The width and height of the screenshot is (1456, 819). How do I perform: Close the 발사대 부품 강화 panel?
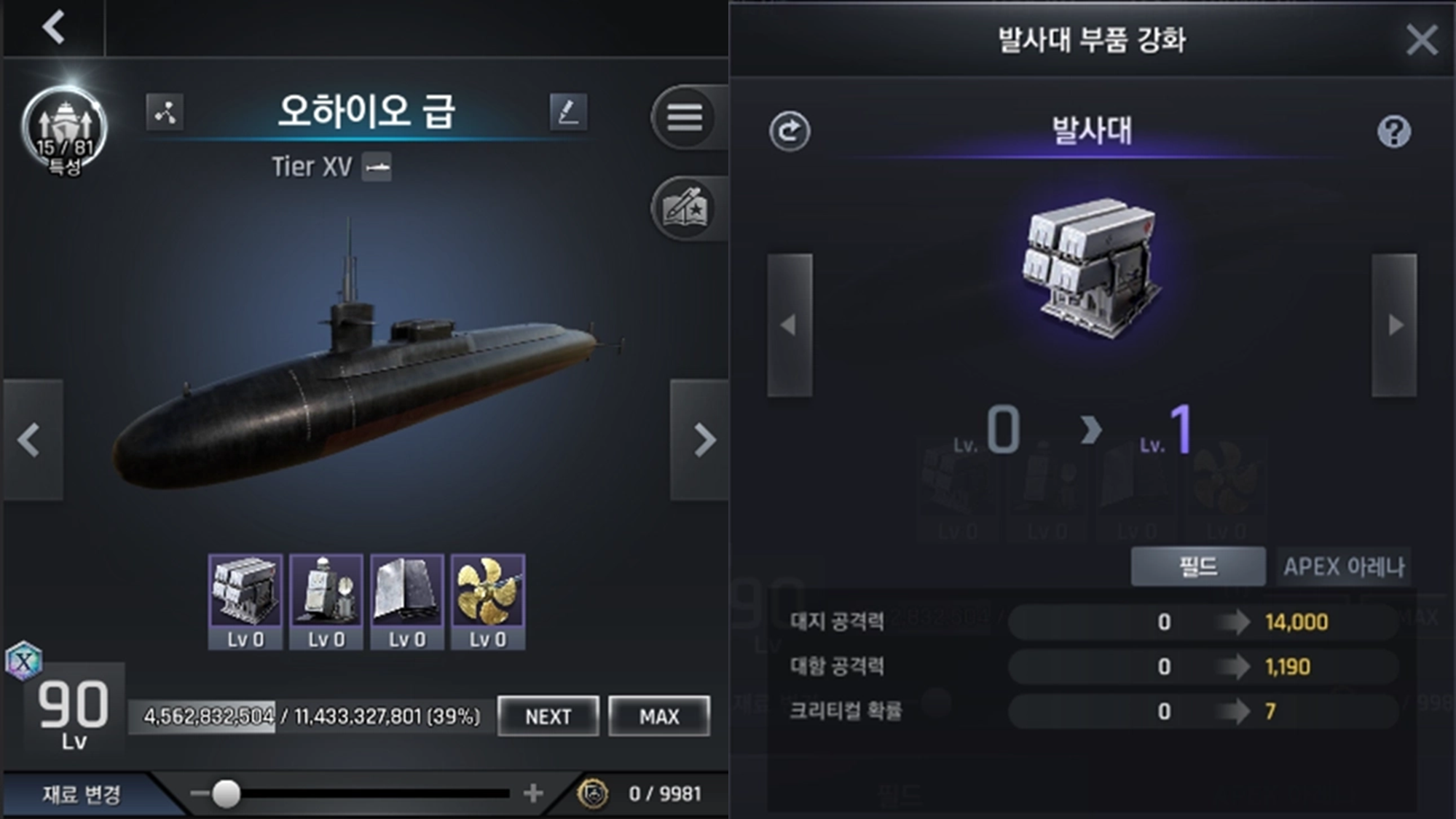[x=1421, y=39]
